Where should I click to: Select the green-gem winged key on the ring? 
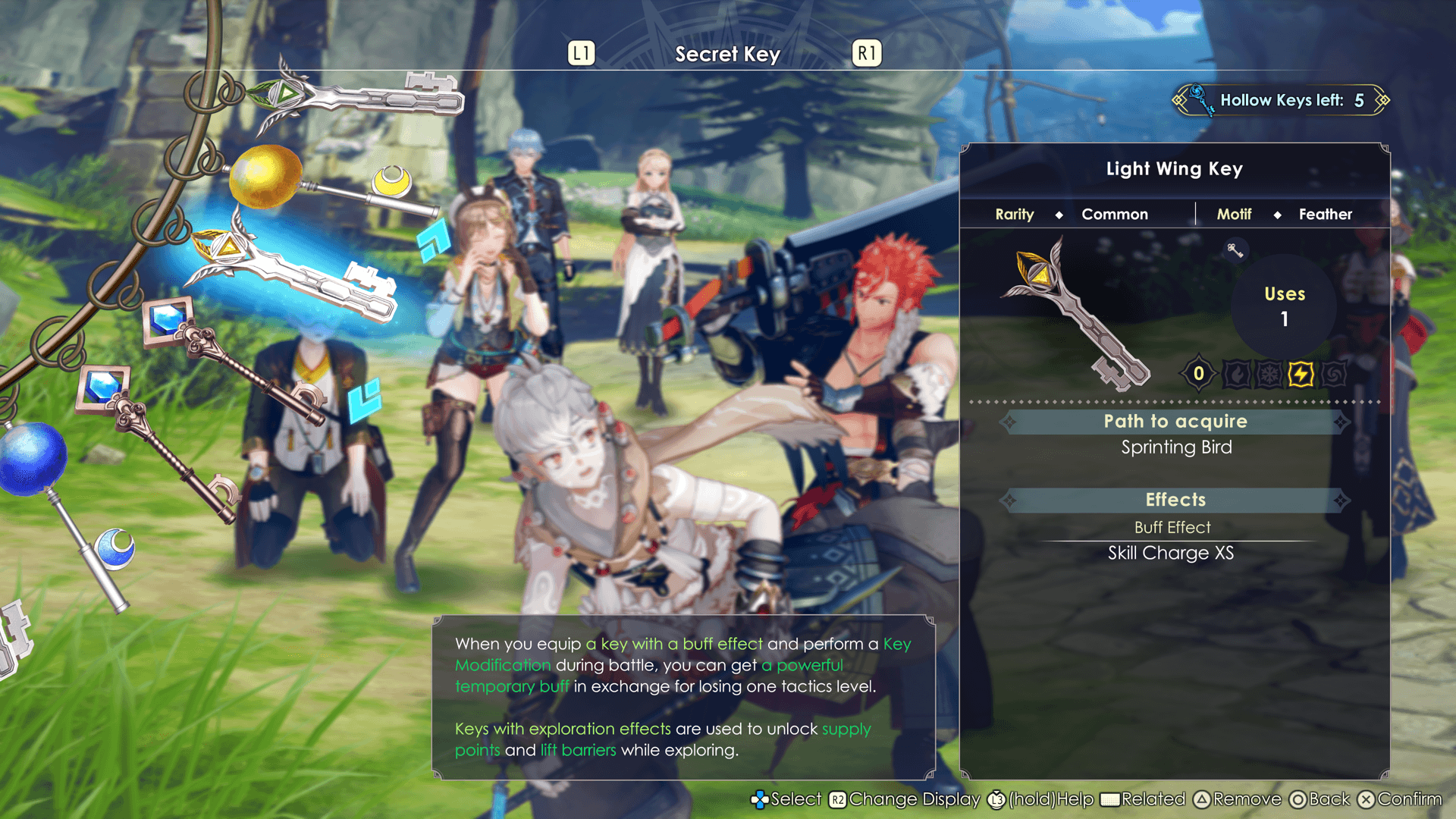[356, 99]
